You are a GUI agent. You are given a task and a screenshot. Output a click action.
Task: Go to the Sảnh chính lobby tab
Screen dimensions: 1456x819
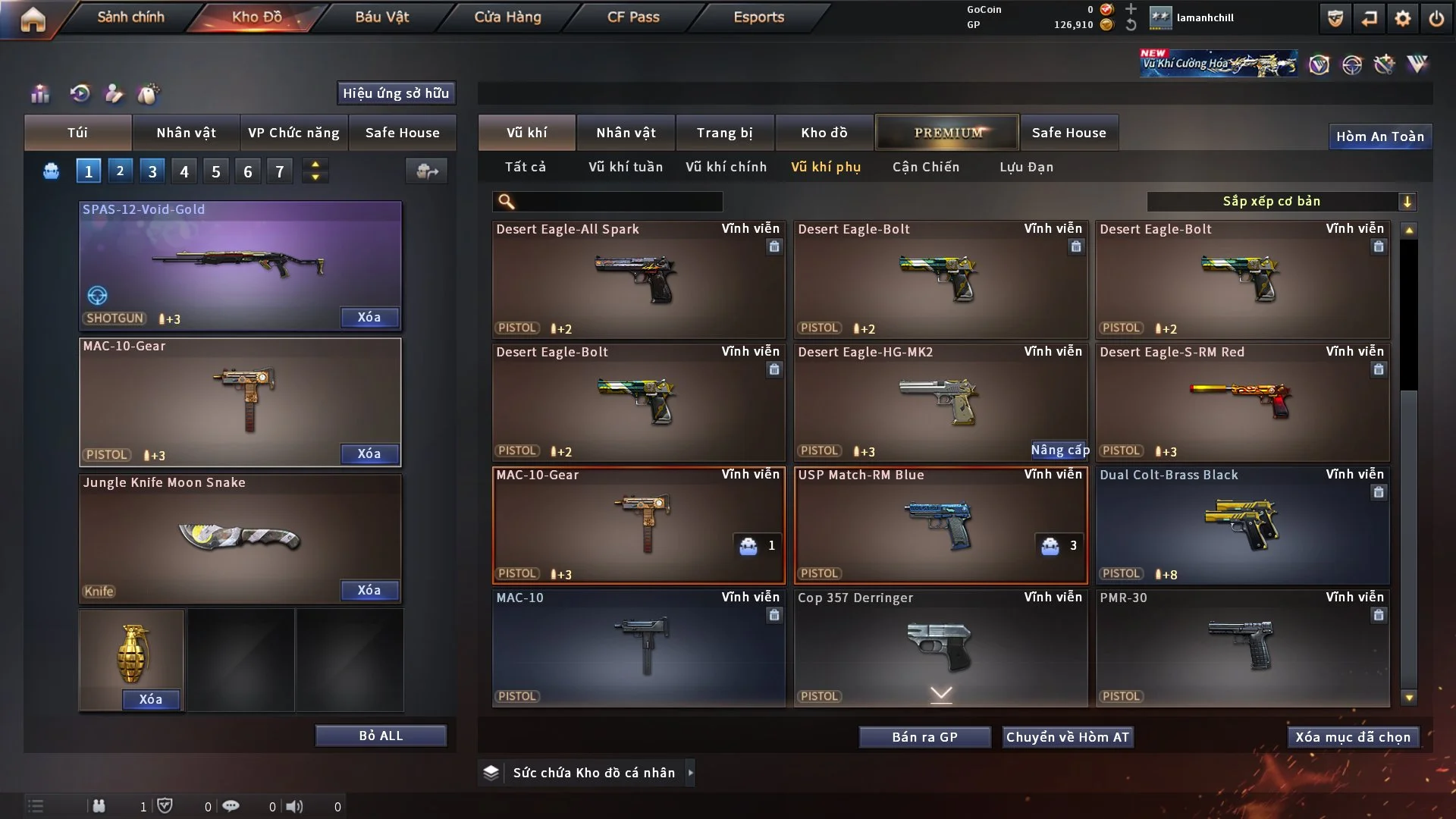[130, 17]
